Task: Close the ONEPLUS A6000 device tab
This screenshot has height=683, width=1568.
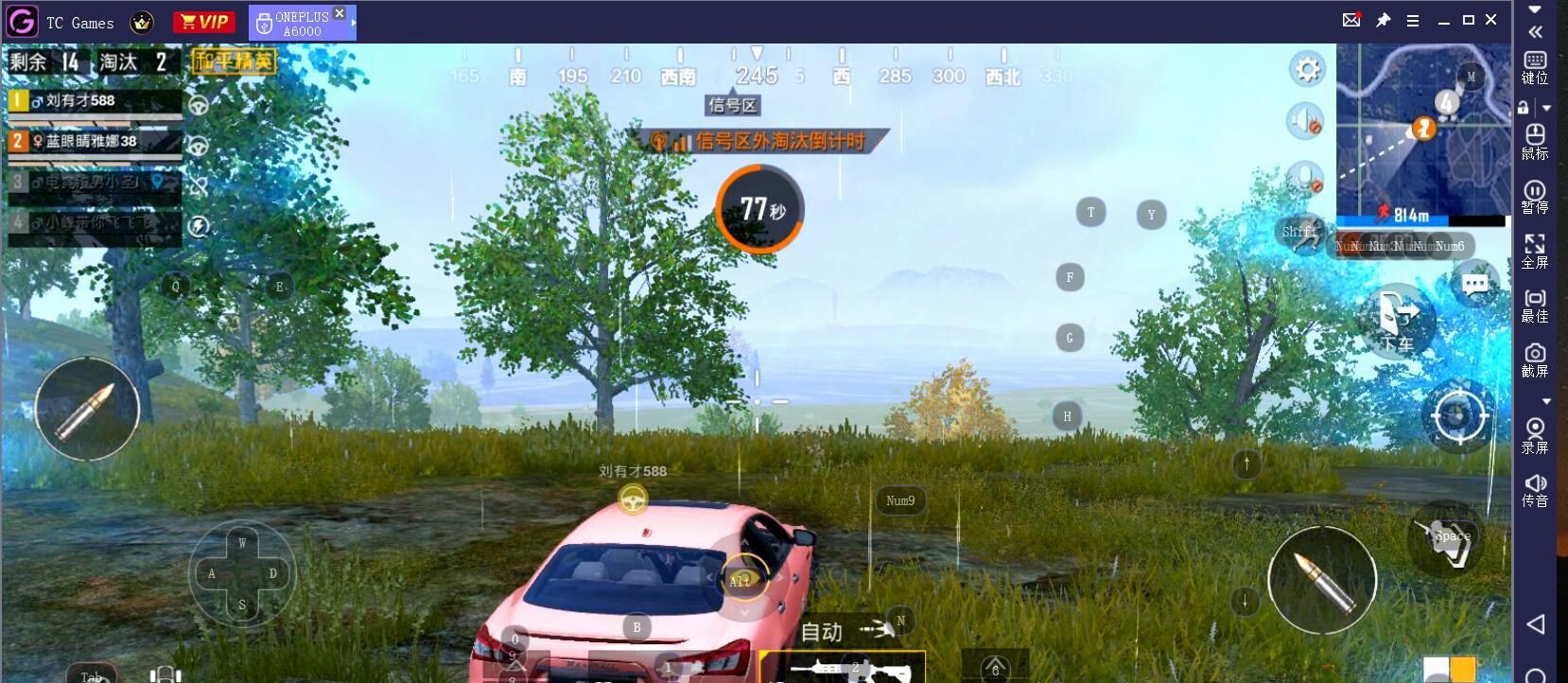Action: pyautogui.click(x=340, y=13)
